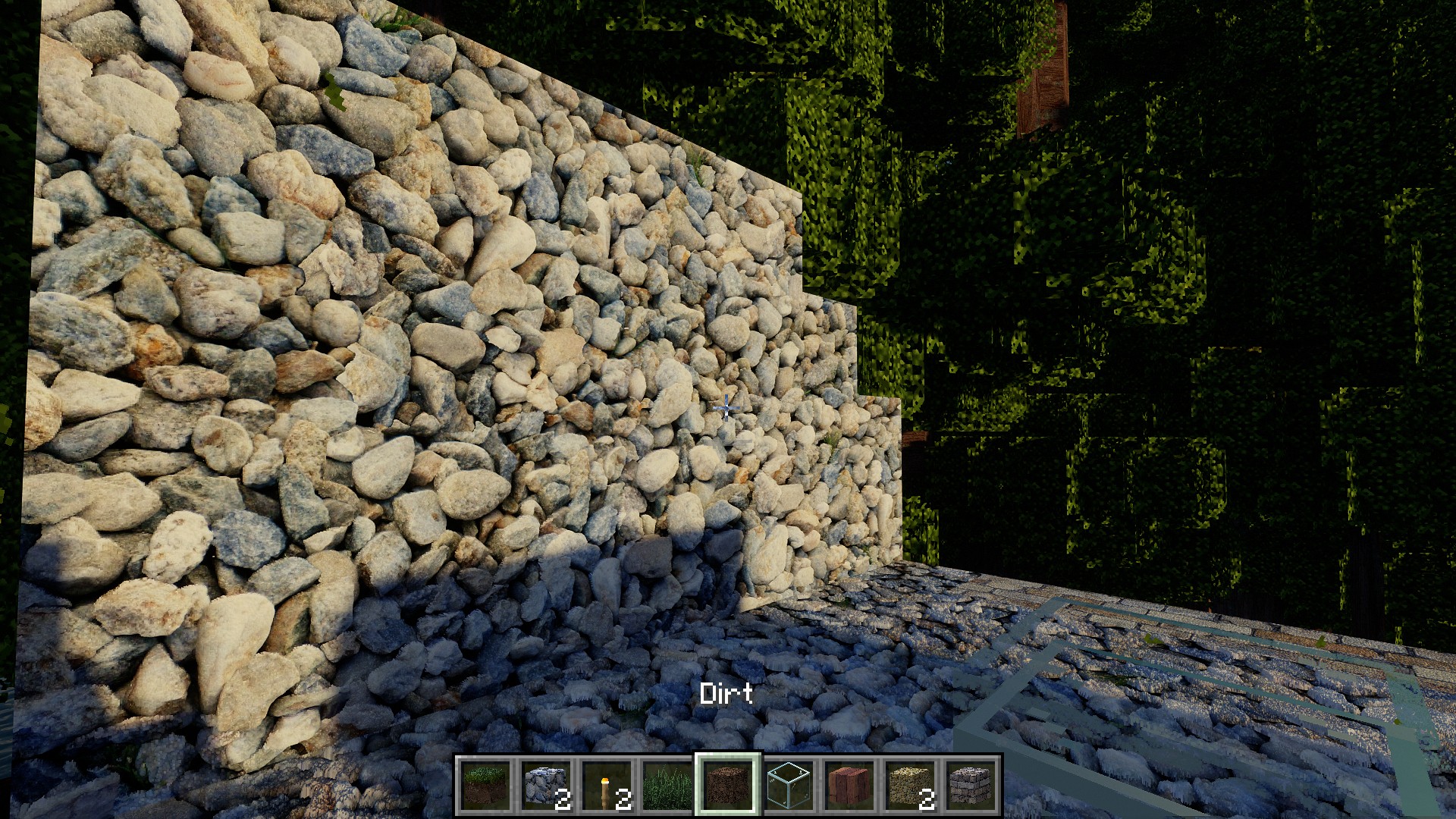Select the grass block hotbar slot
The height and width of the screenshot is (819, 1456).
click(x=485, y=785)
